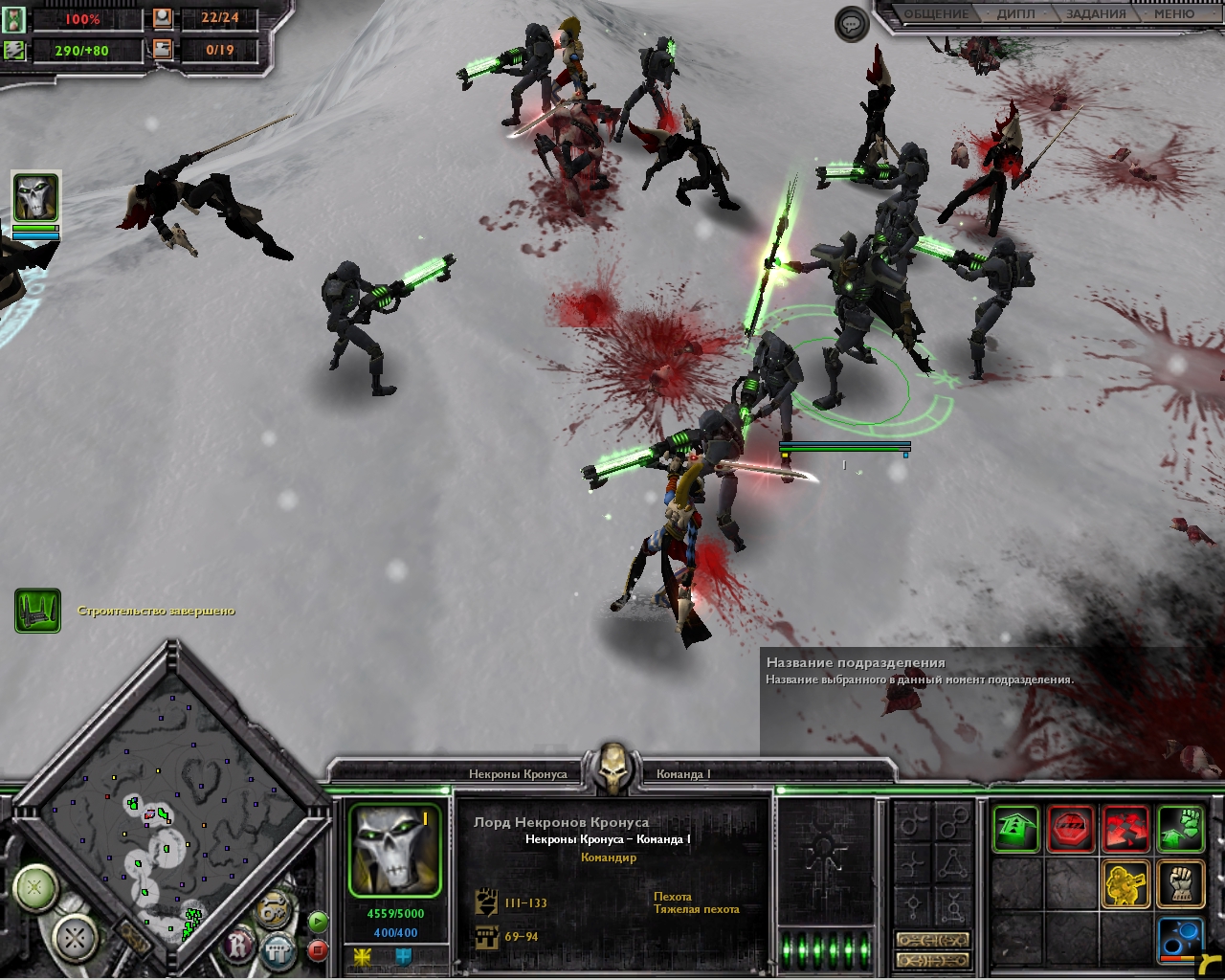Activate the green fist attack command
This screenshot has height=980, width=1225.
tap(1181, 829)
